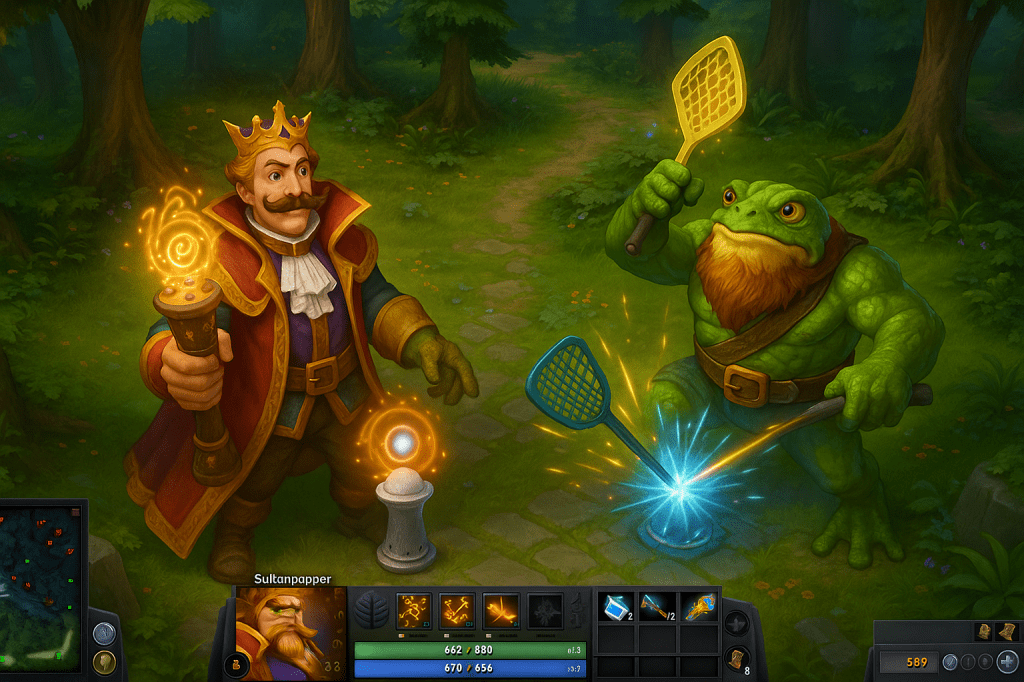Use the scroll item with count 8
Screen dimensions: 1024x682
[x=736, y=660]
